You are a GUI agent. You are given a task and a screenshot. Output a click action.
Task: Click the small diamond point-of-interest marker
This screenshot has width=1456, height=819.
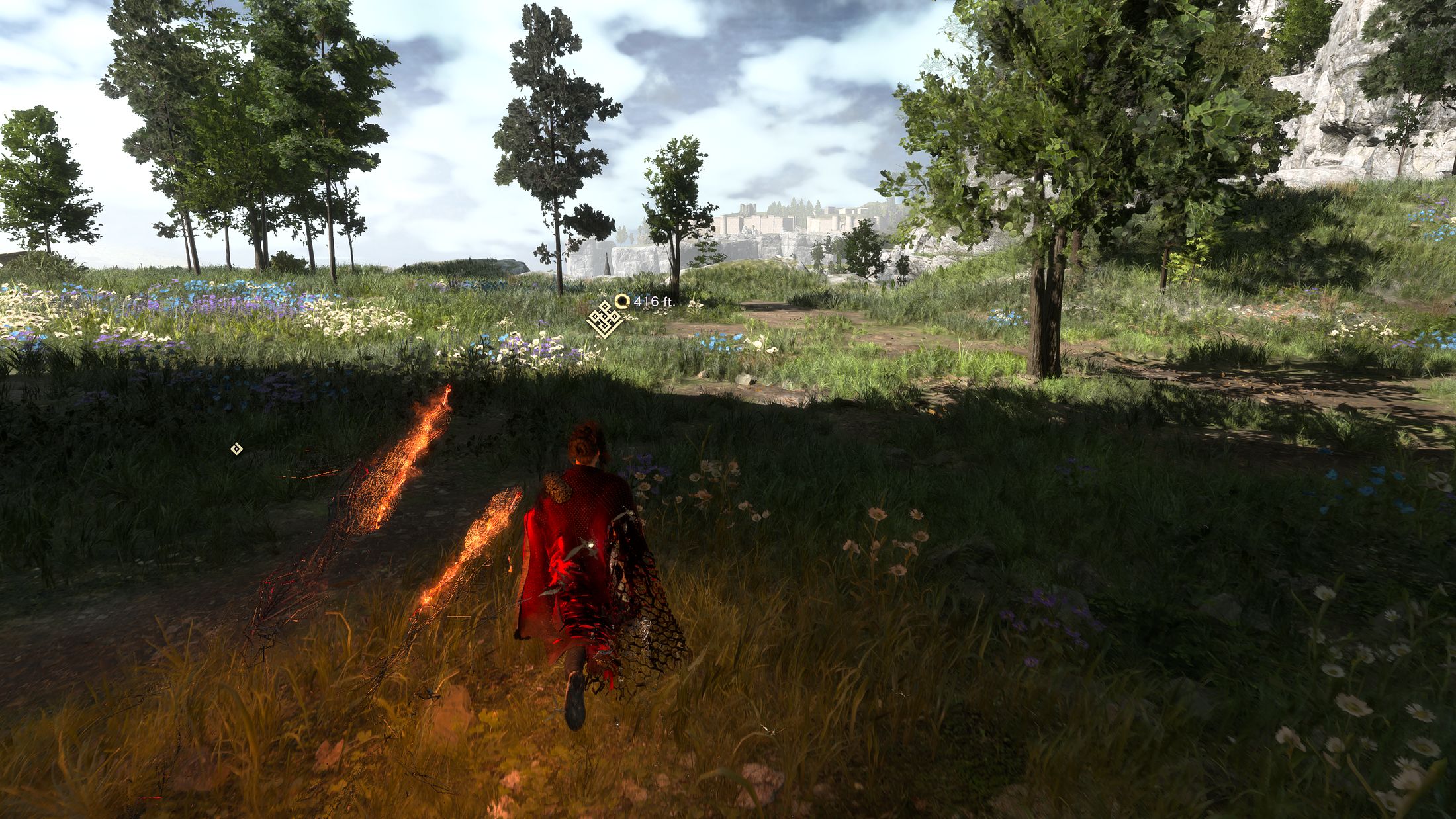(236, 449)
